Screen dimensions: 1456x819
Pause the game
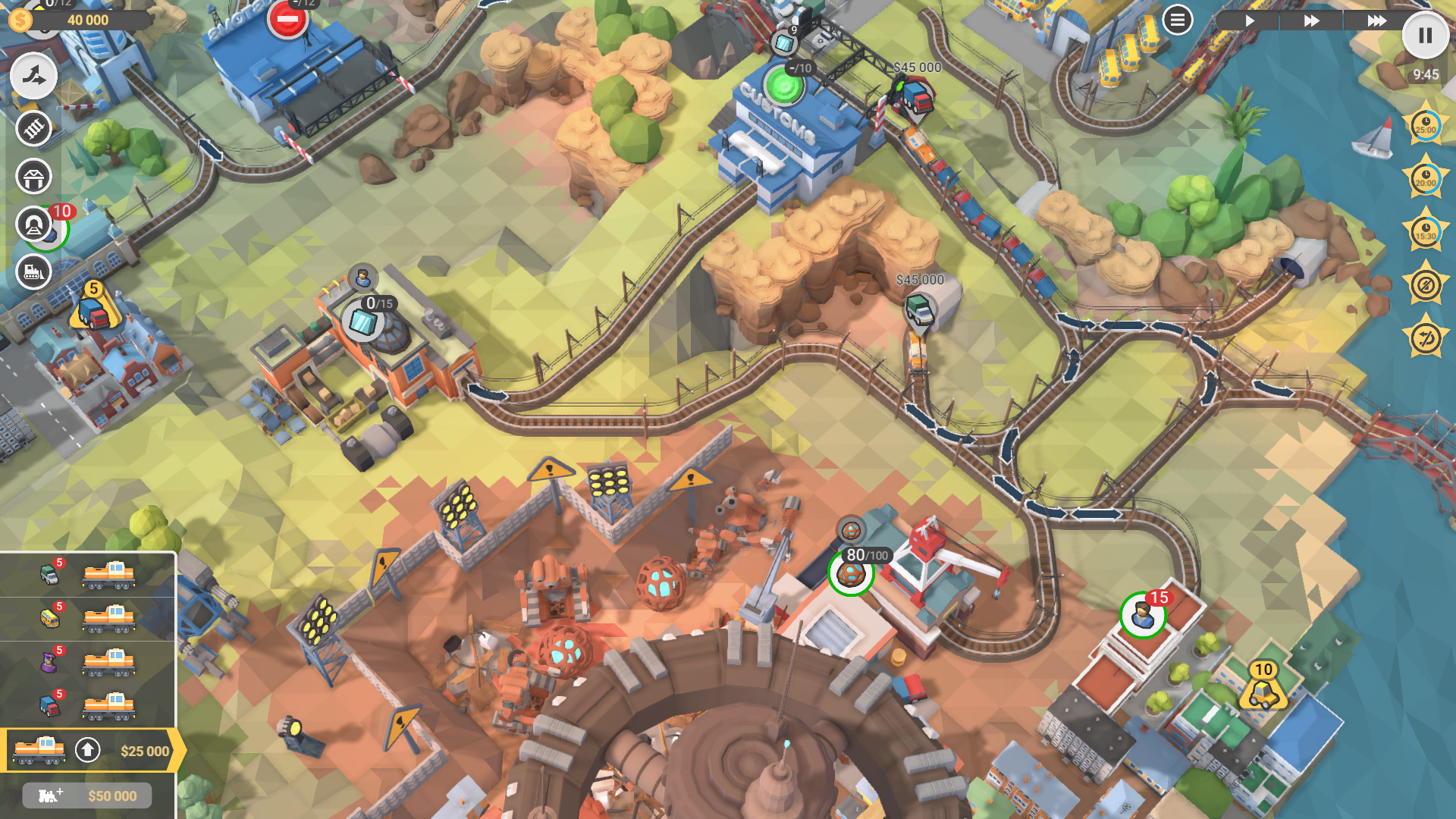tap(1425, 36)
